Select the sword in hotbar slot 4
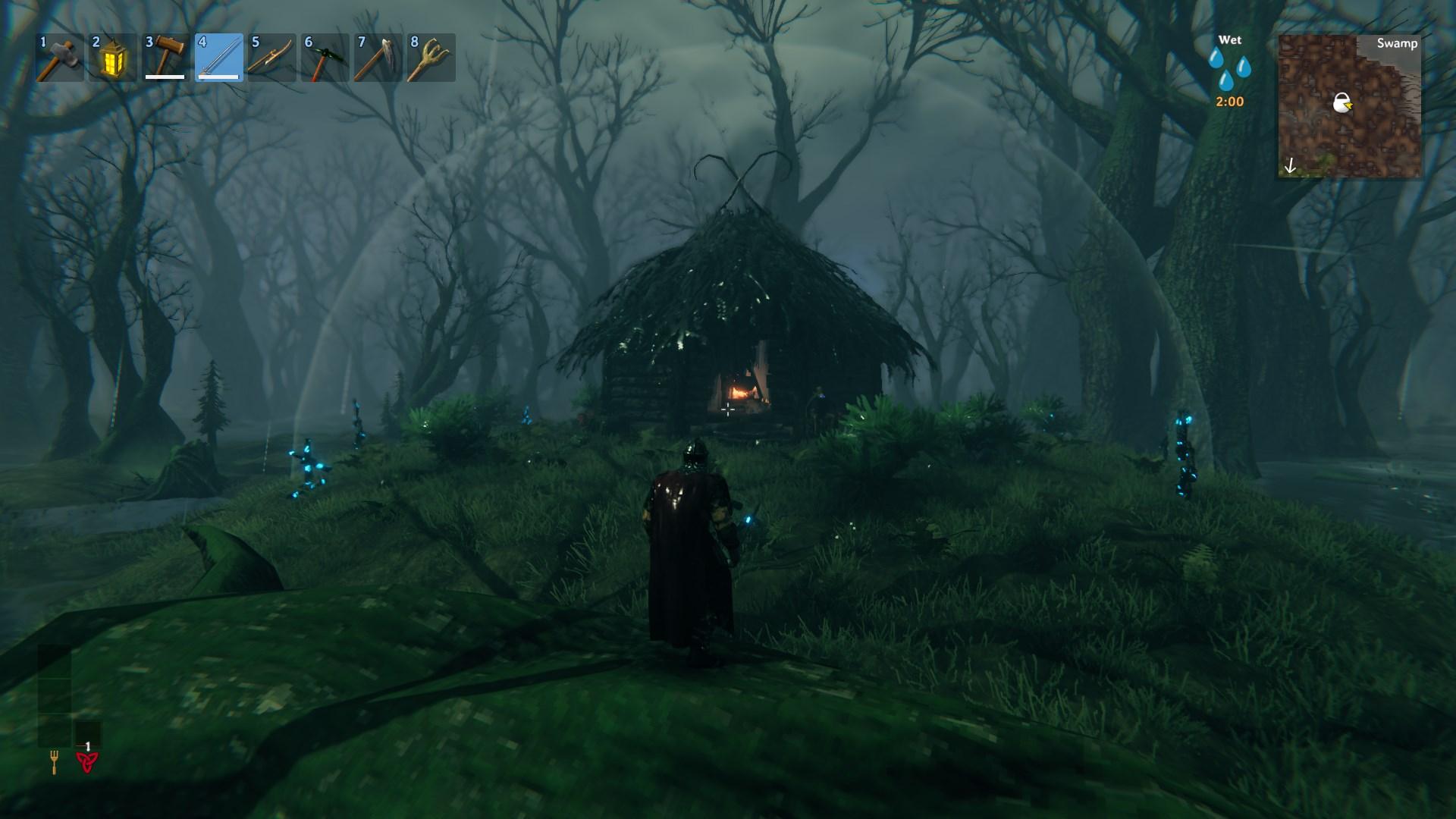Image resolution: width=1456 pixels, height=819 pixels. [x=220, y=57]
